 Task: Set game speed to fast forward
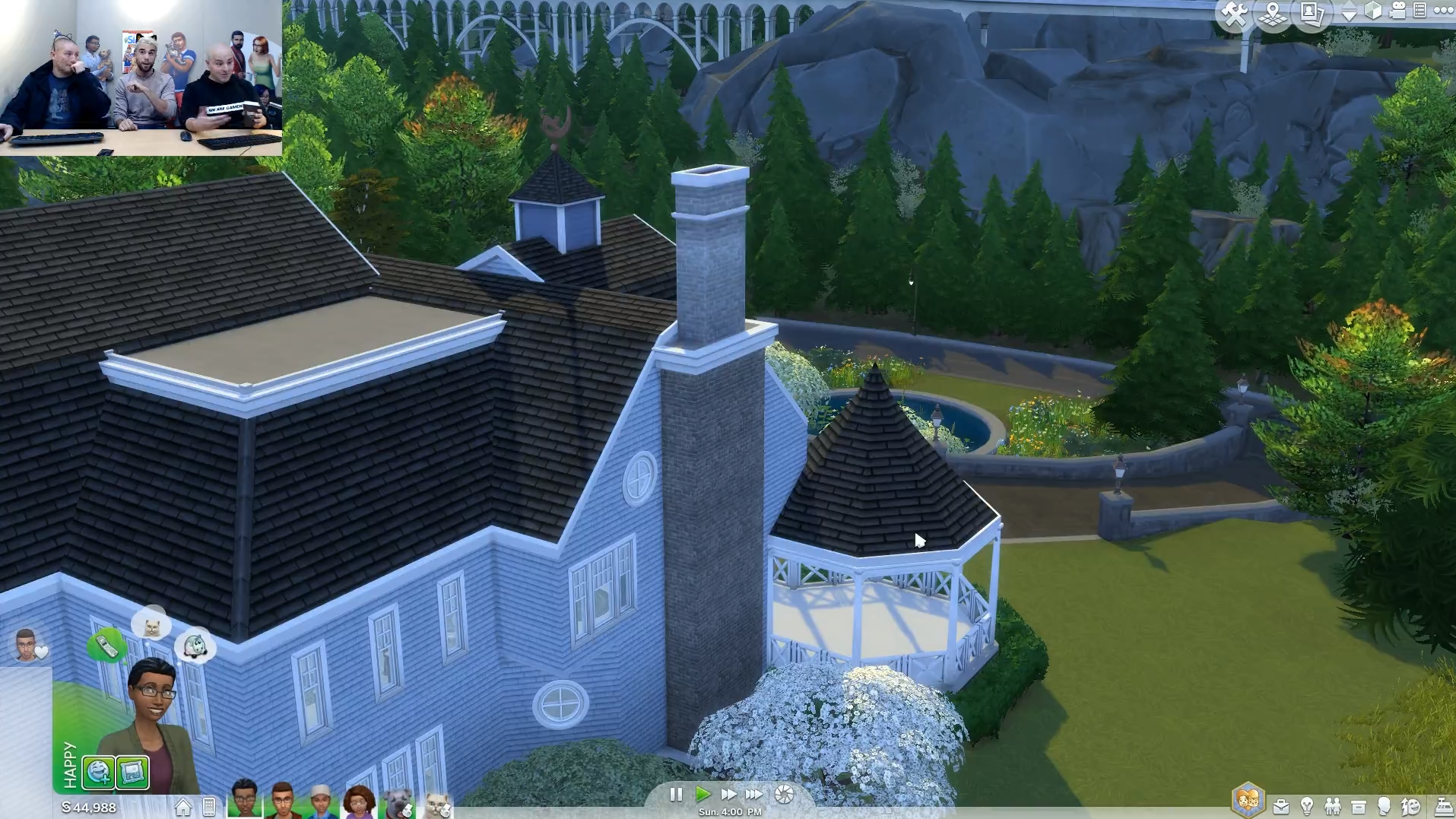click(728, 795)
